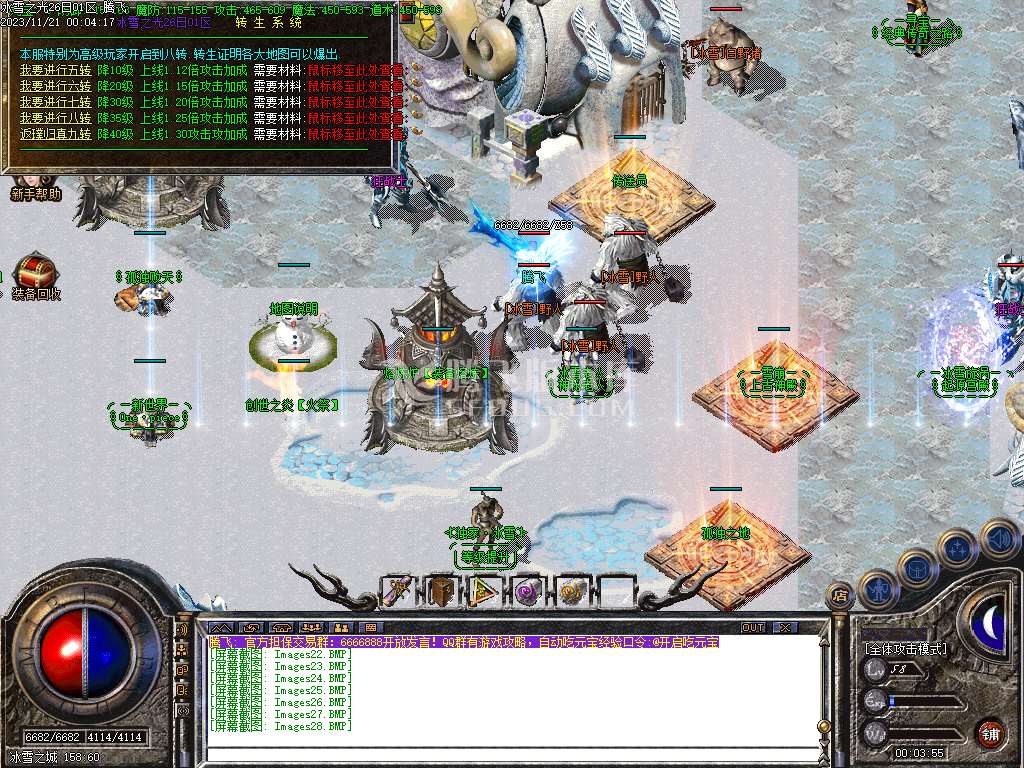Image resolution: width=1024 pixels, height=768 pixels.
Task: Open the skills sparkle round button
Action: coord(958,548)
